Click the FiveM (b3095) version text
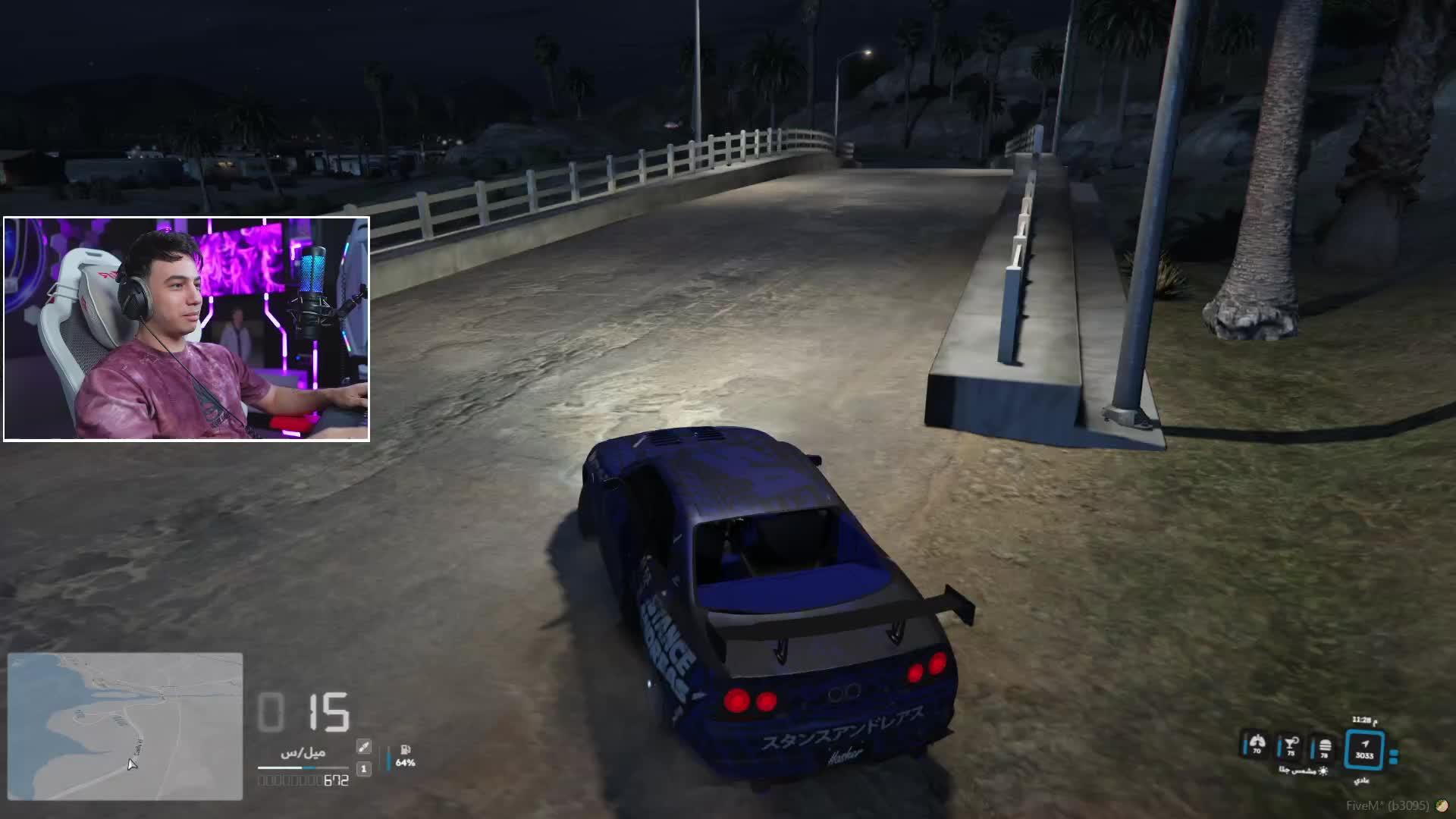Screen dimensions: 1456x819 (x=1389, y=805)
